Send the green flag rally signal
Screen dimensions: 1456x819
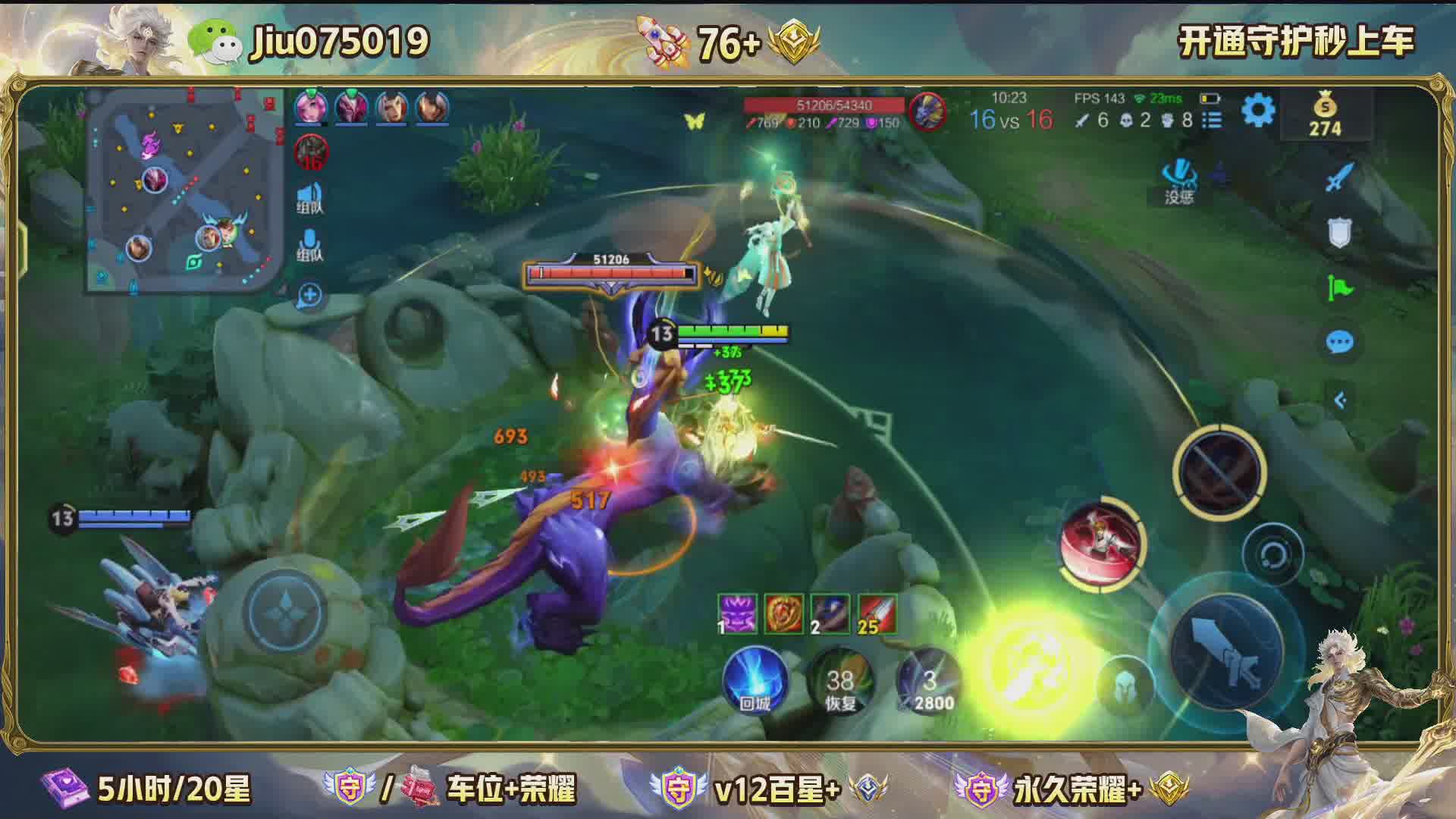click(x=1339, y=288)
